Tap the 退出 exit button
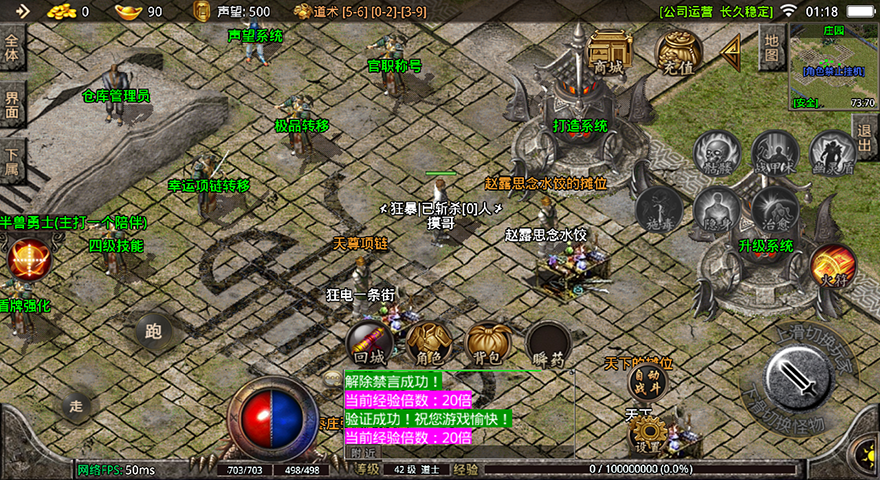 tap(865, 136)
